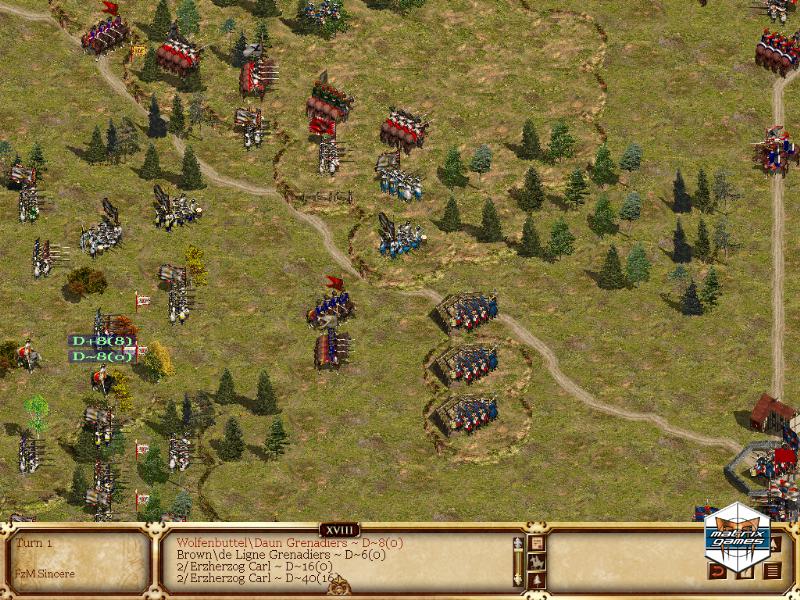Screen dimensions: 800x600
Task: Click the cavalry rider icon button
Action: [537, 561]
